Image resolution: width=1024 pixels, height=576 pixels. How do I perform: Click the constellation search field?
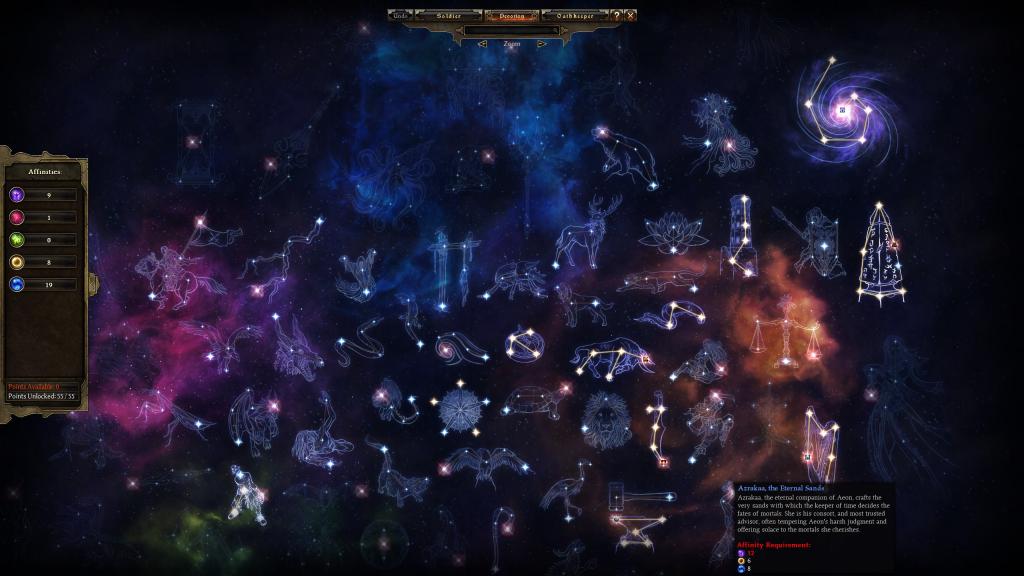coord(511,31)
